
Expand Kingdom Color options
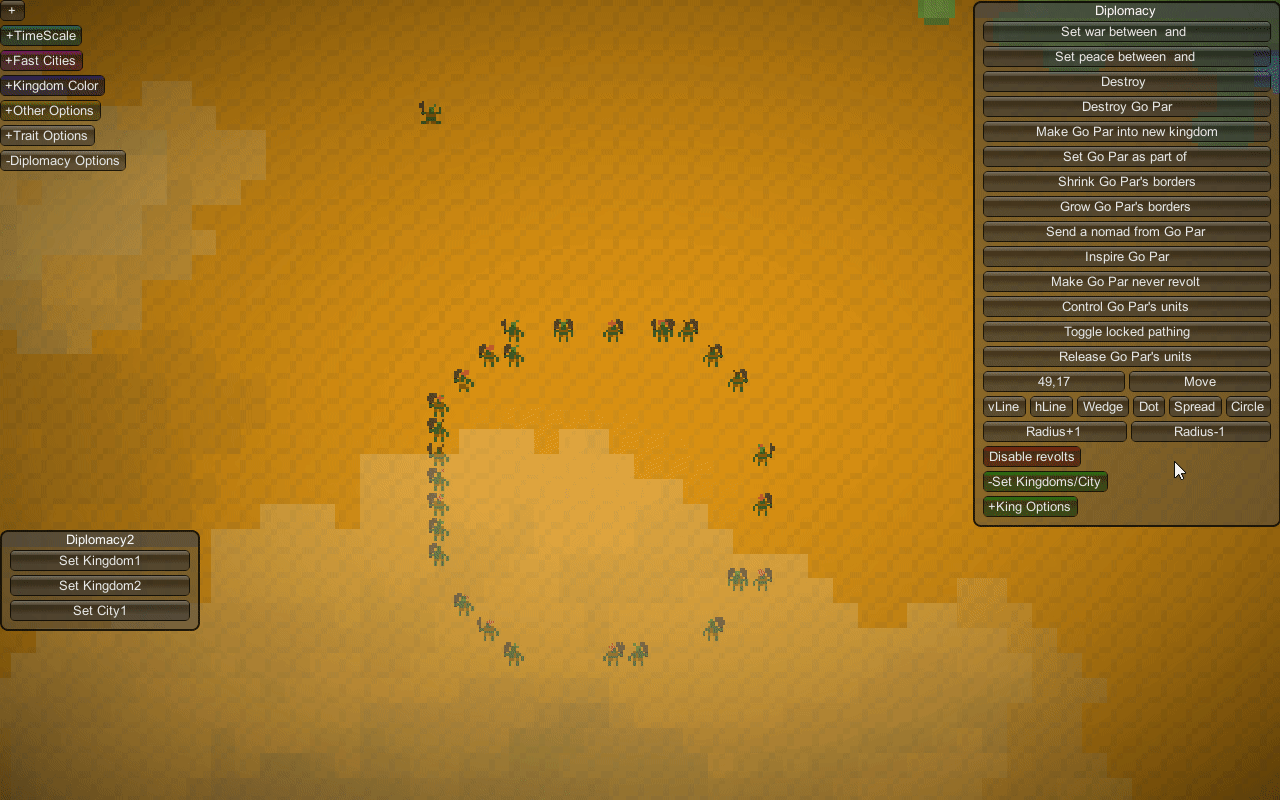(52, 86)
